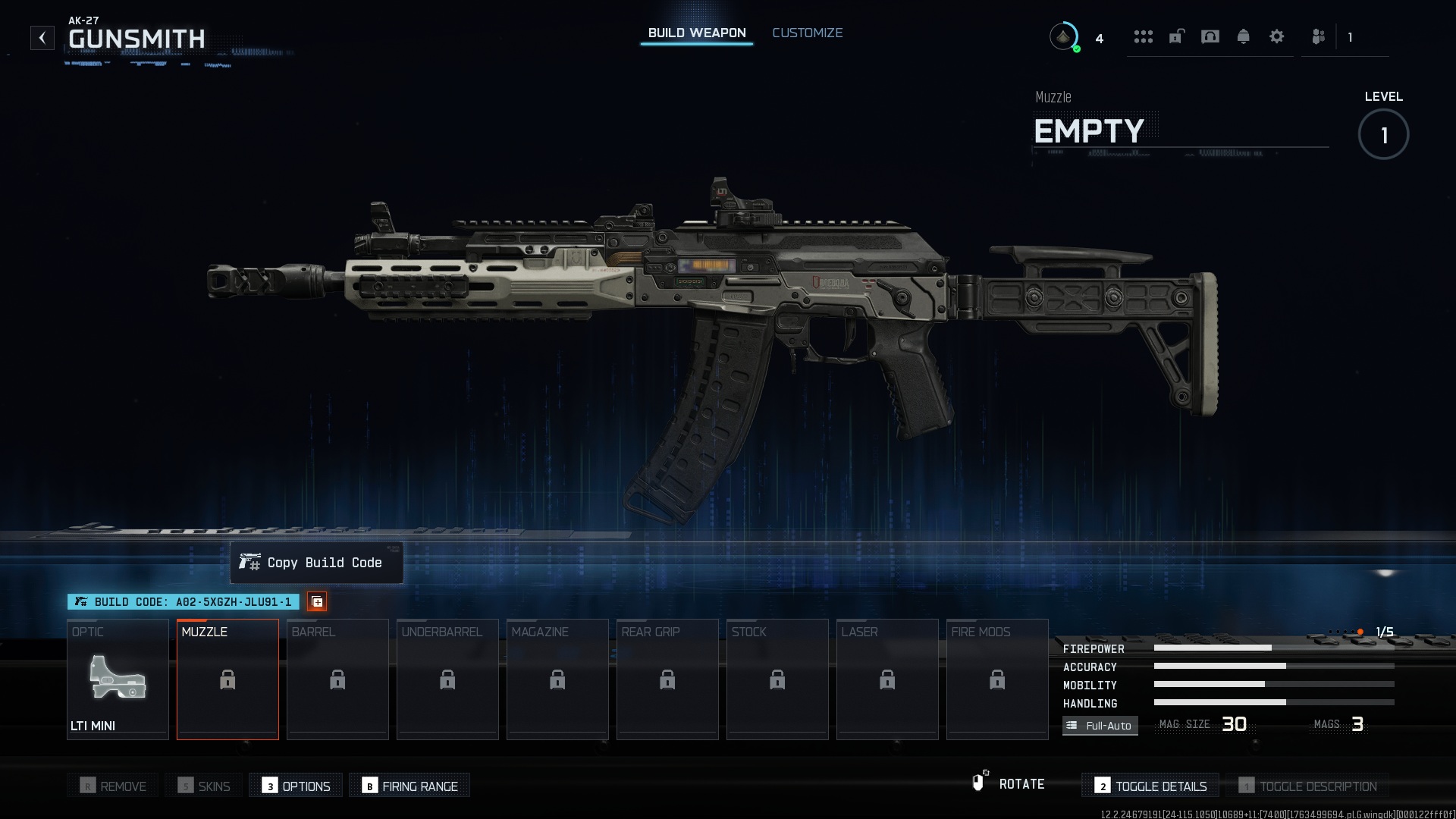Image resolution: width=1456 pixels, height=819 pixels.
Task: Expand the MAGAZINE attachment slot
Action: 557,679
